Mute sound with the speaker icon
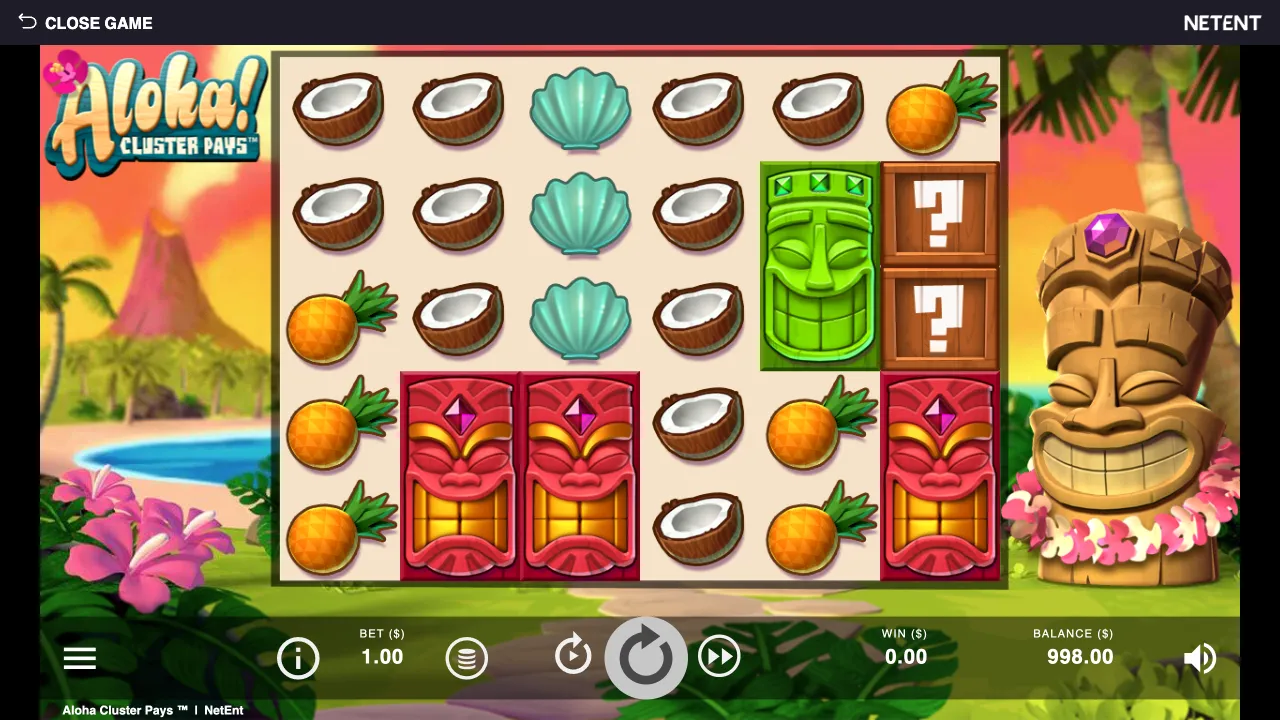The width and height of the screenshot is (1280, 720). pyautogui.click(x=1200, y=657)
